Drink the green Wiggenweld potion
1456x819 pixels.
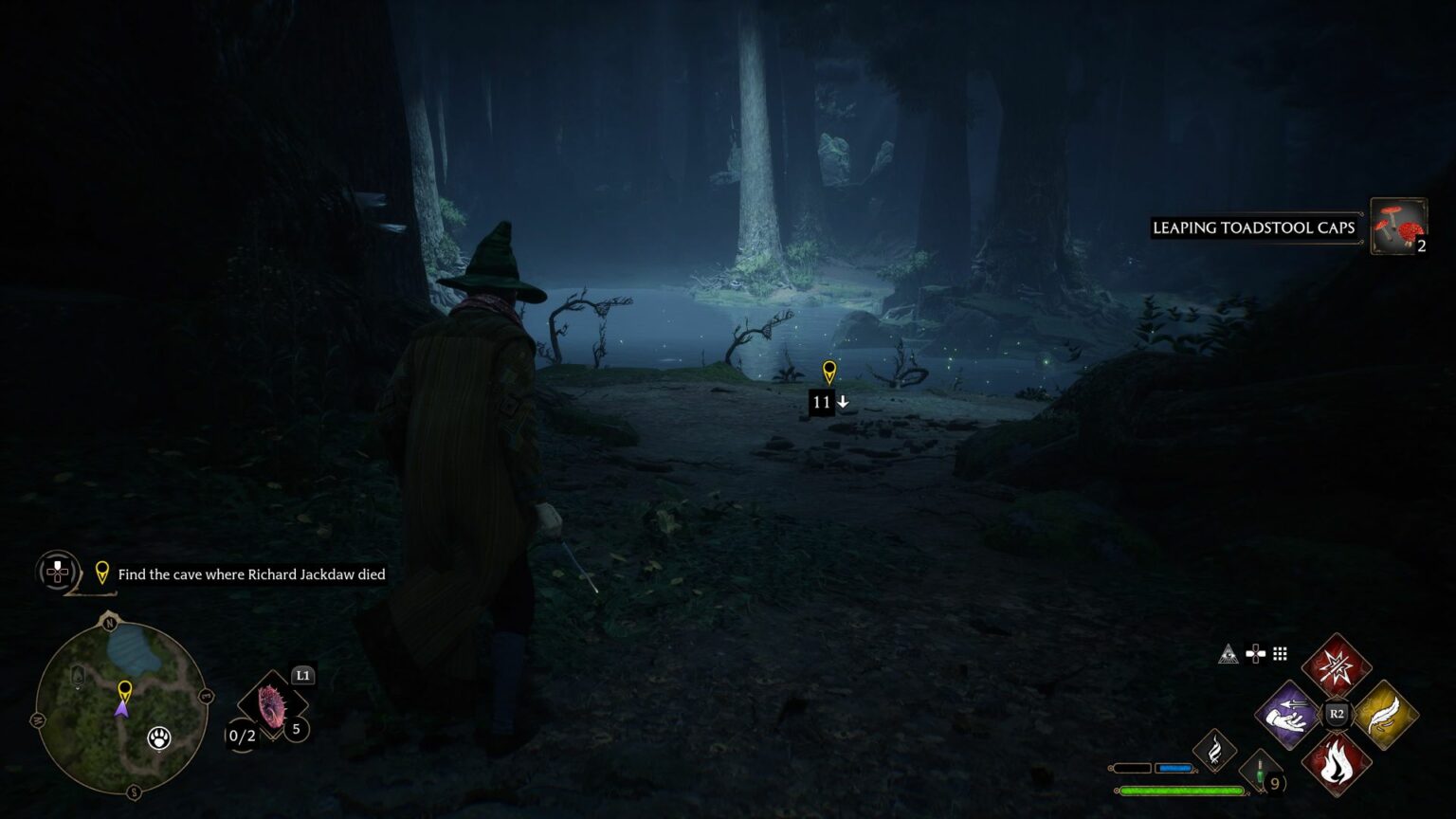(1261, 772)
